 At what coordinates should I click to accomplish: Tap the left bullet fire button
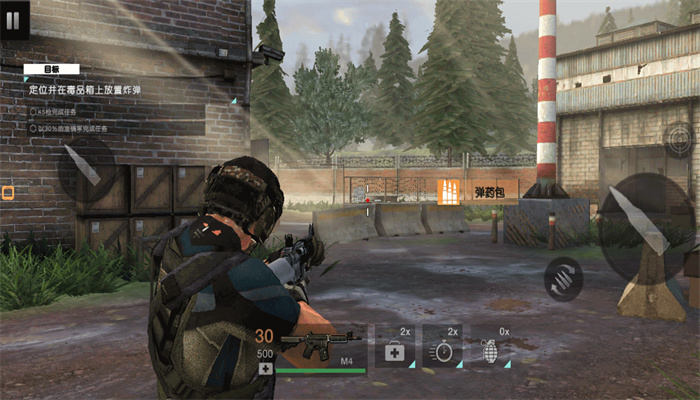(83, 166)
